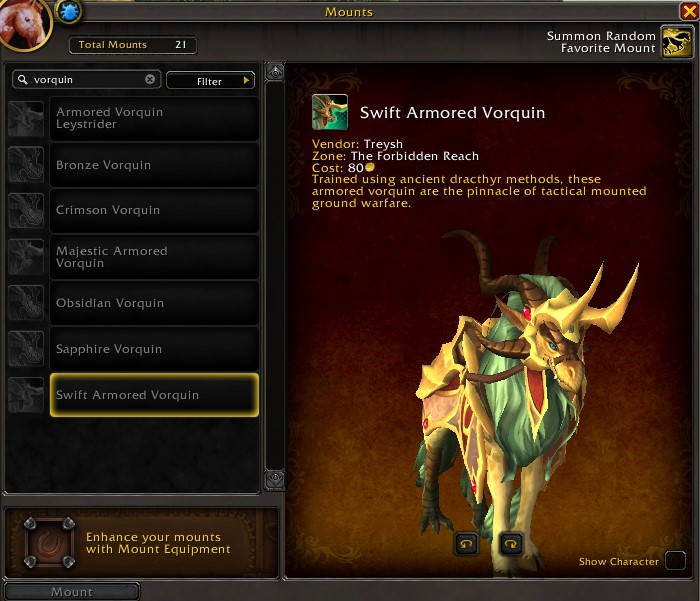Screen dimensions: 700x601
Task: Close the Mounts window
Action: pos(687,12)
